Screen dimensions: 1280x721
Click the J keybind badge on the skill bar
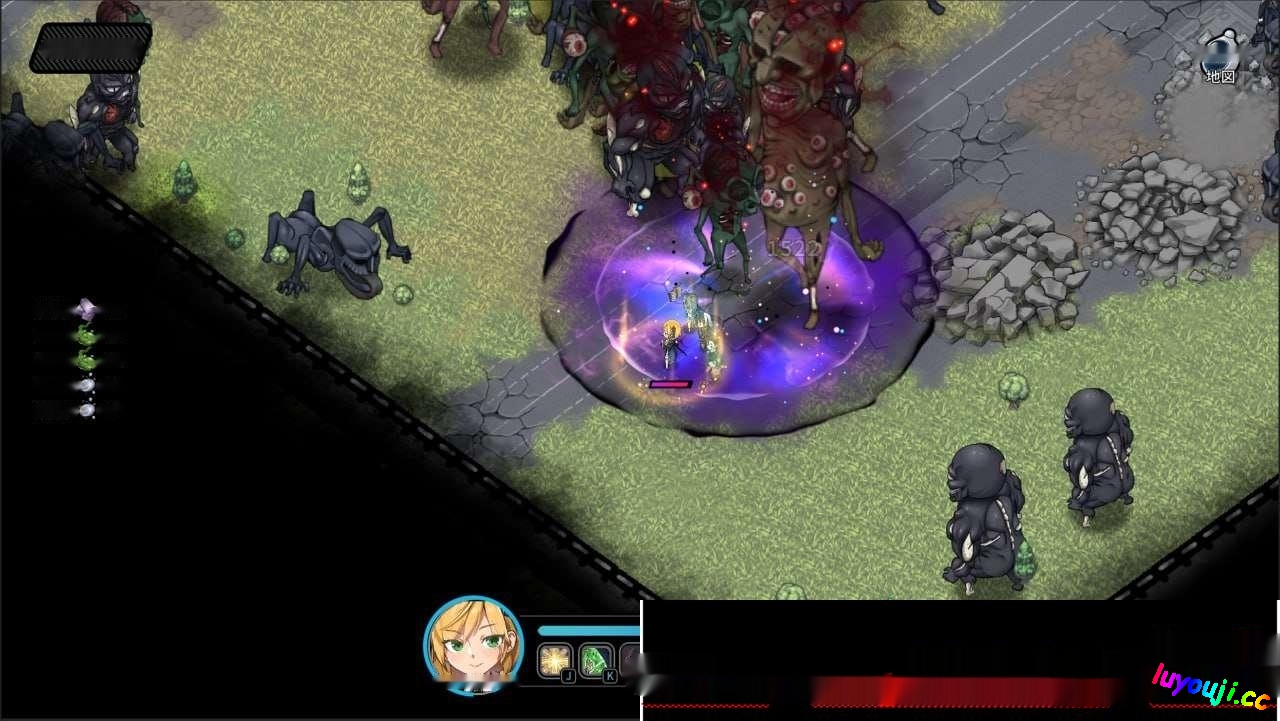click(569, 676)
